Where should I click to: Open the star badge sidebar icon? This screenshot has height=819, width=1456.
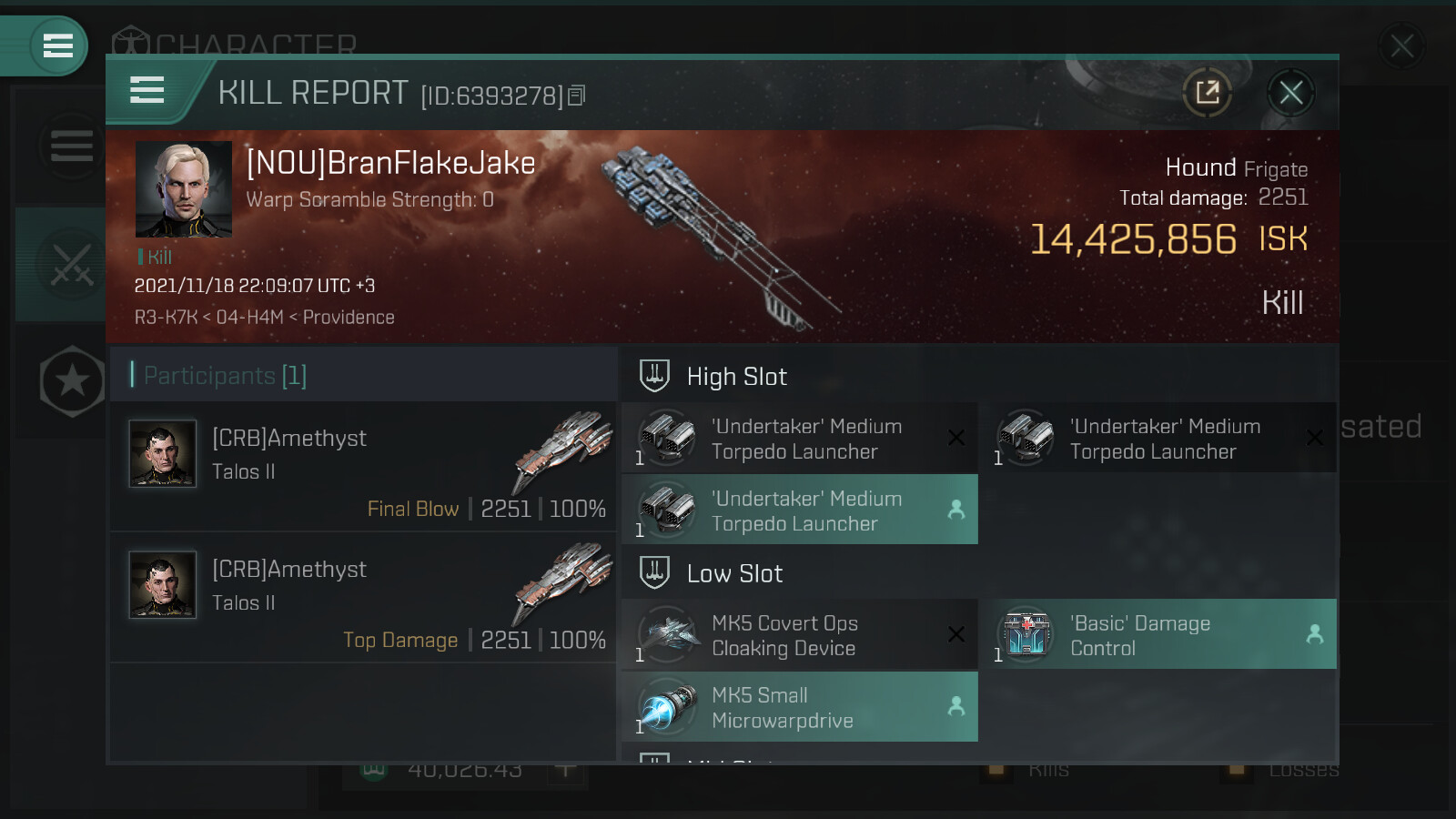[x=72, y=381]
